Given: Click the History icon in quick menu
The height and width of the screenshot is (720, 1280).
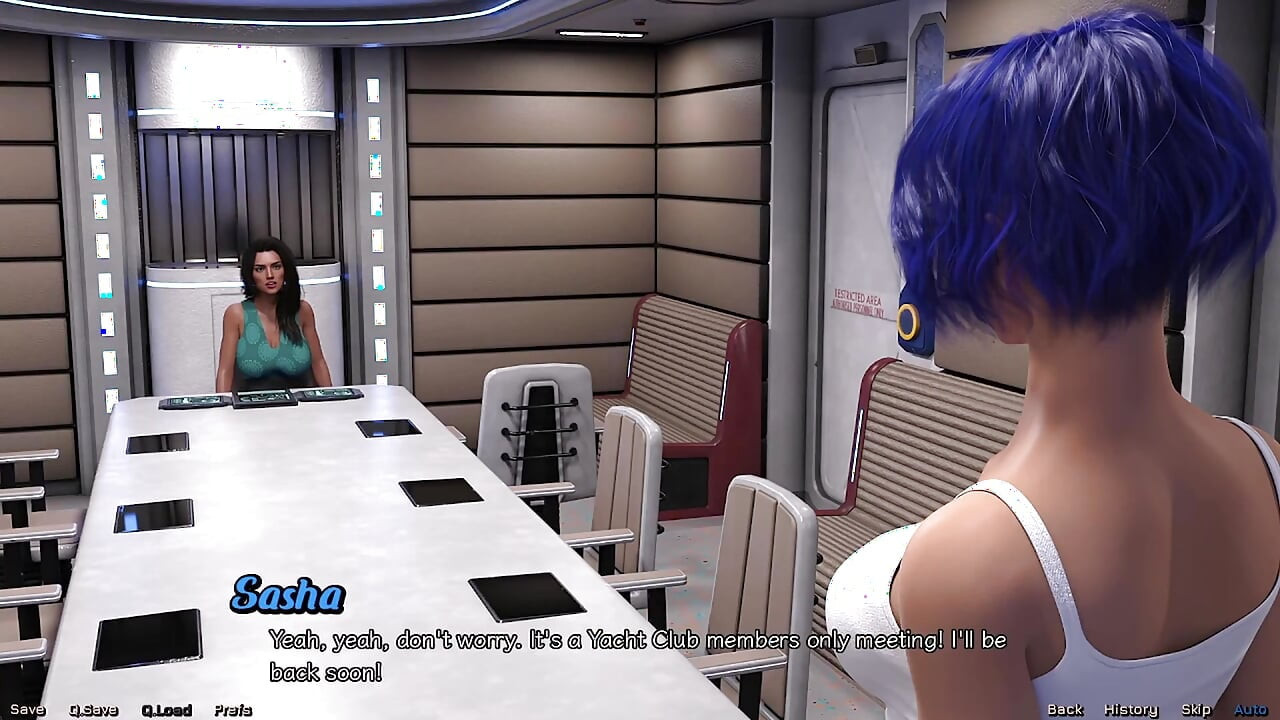Looking at the screenshot, I should [x=1130, y=710].
